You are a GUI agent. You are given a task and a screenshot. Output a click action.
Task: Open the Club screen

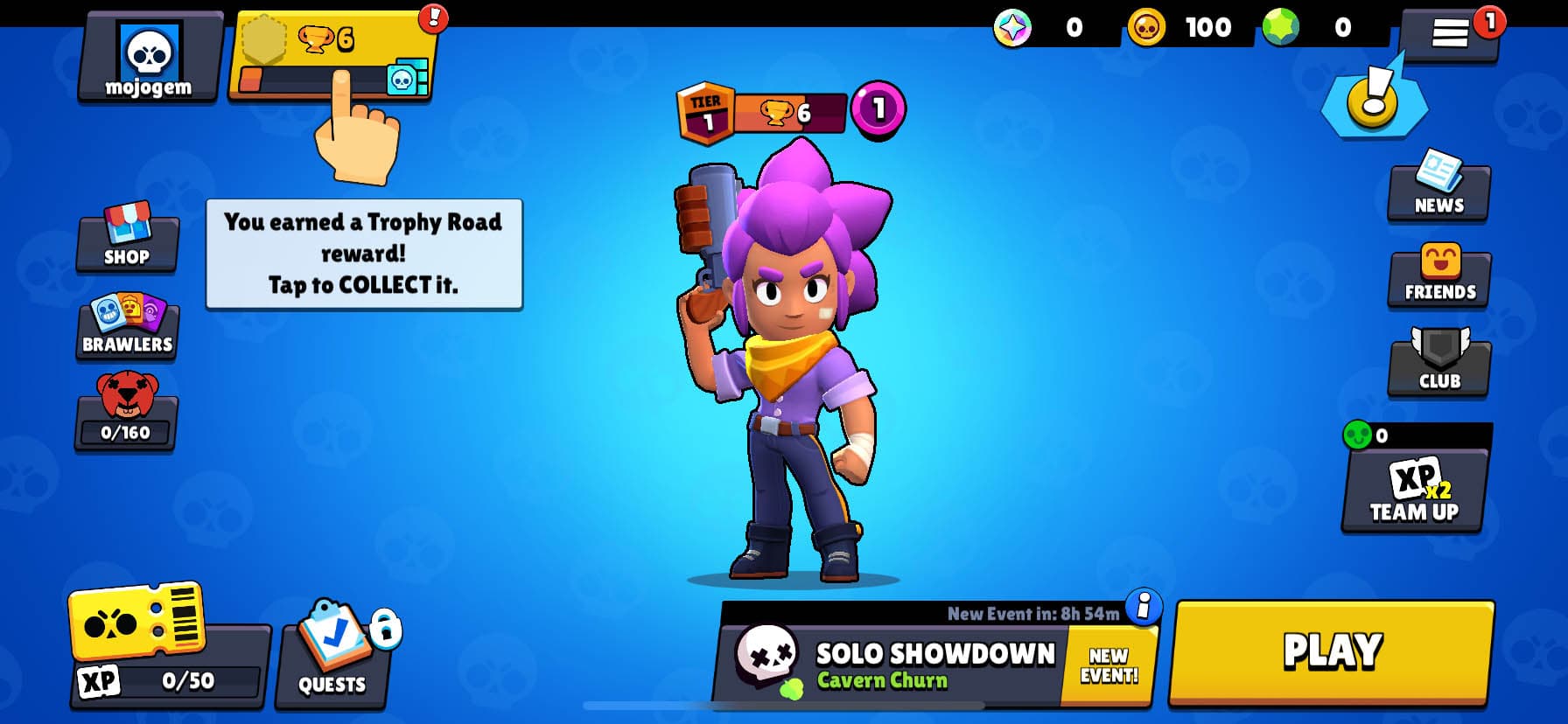[1438, 363]
